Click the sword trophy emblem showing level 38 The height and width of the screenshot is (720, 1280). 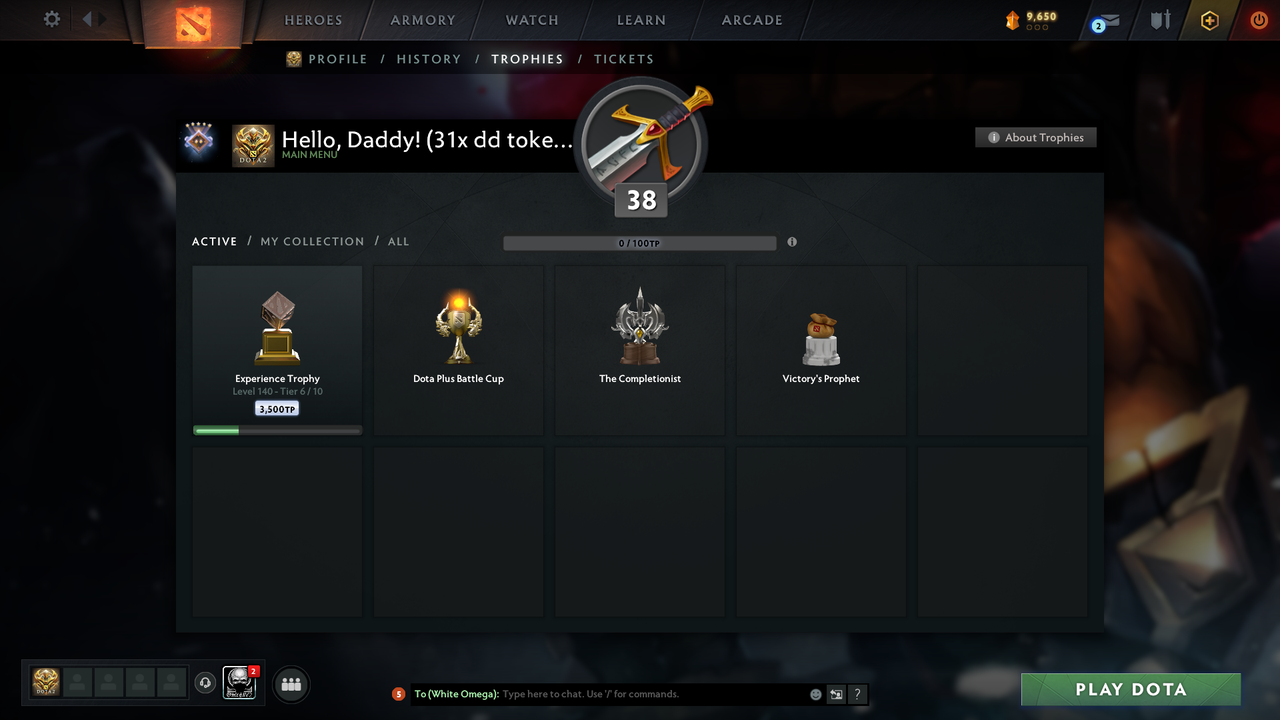coord(641,140)
